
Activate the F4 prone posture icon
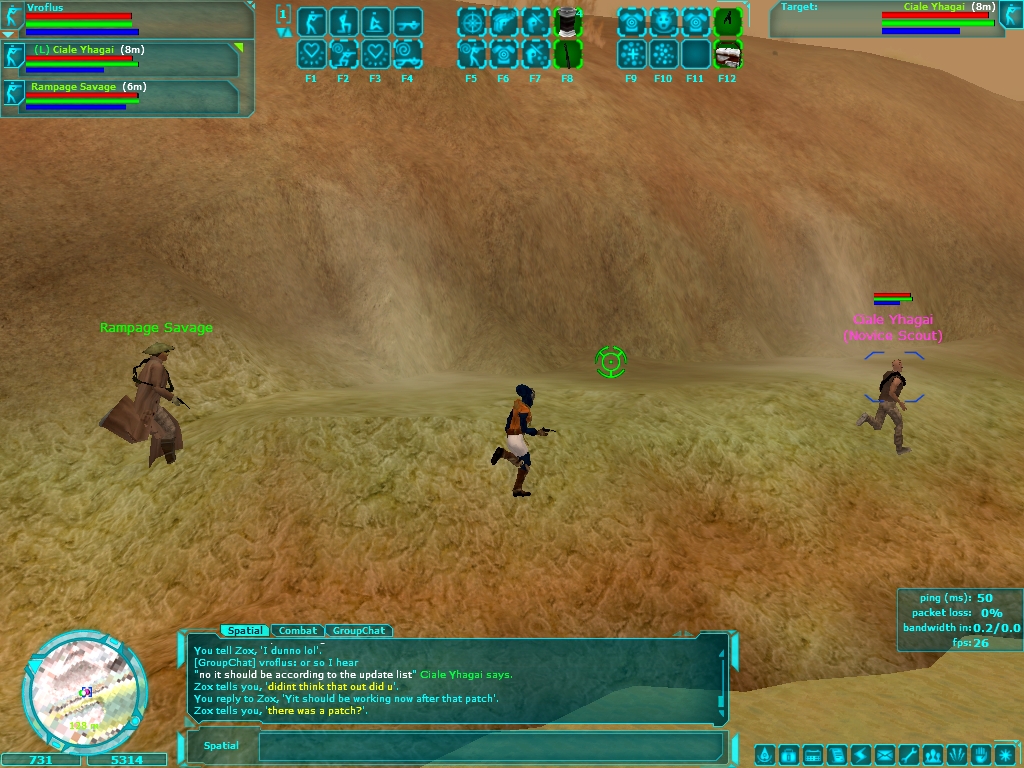[407, 22]
